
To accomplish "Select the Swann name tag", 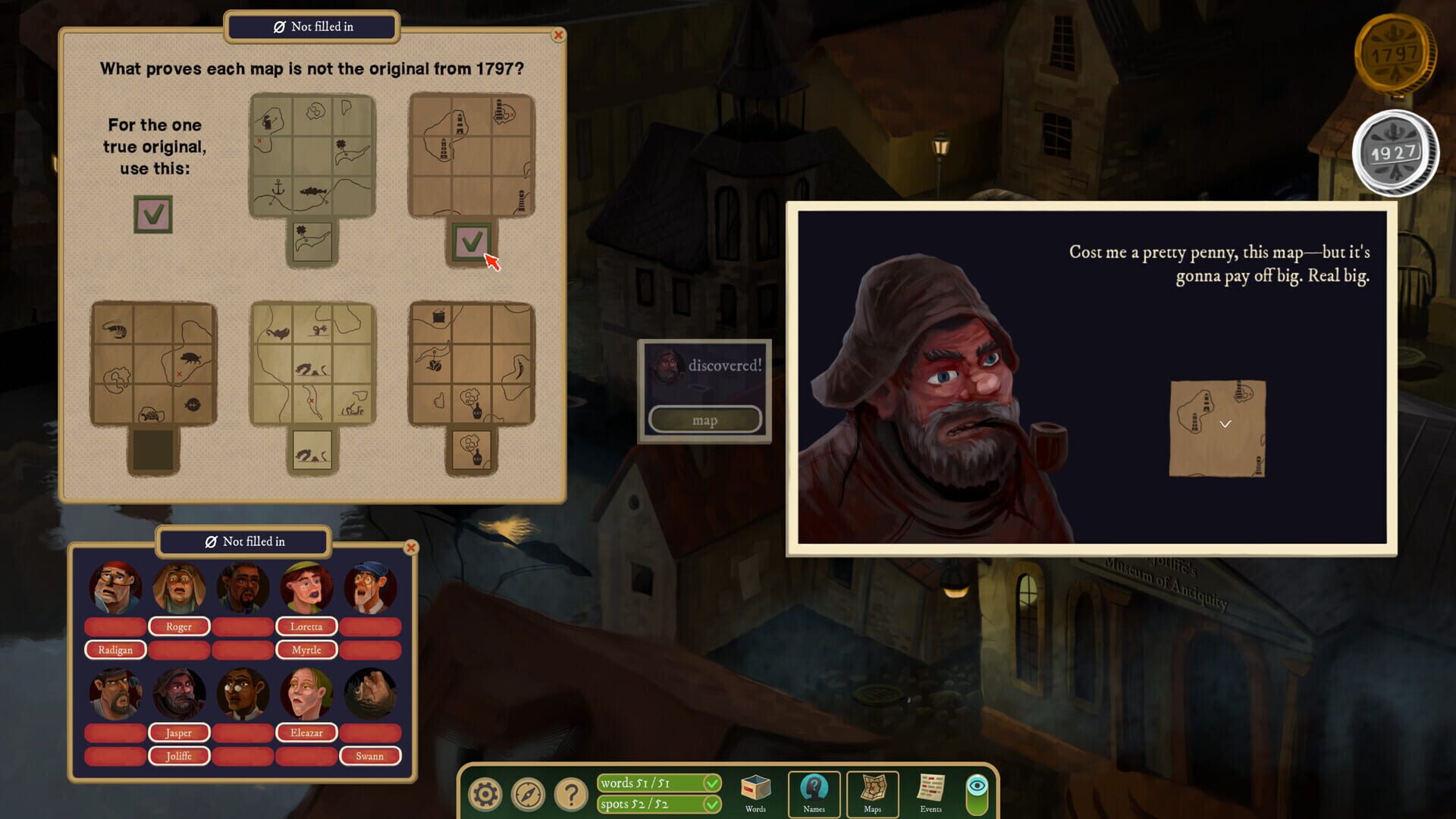I will (371, 756).
